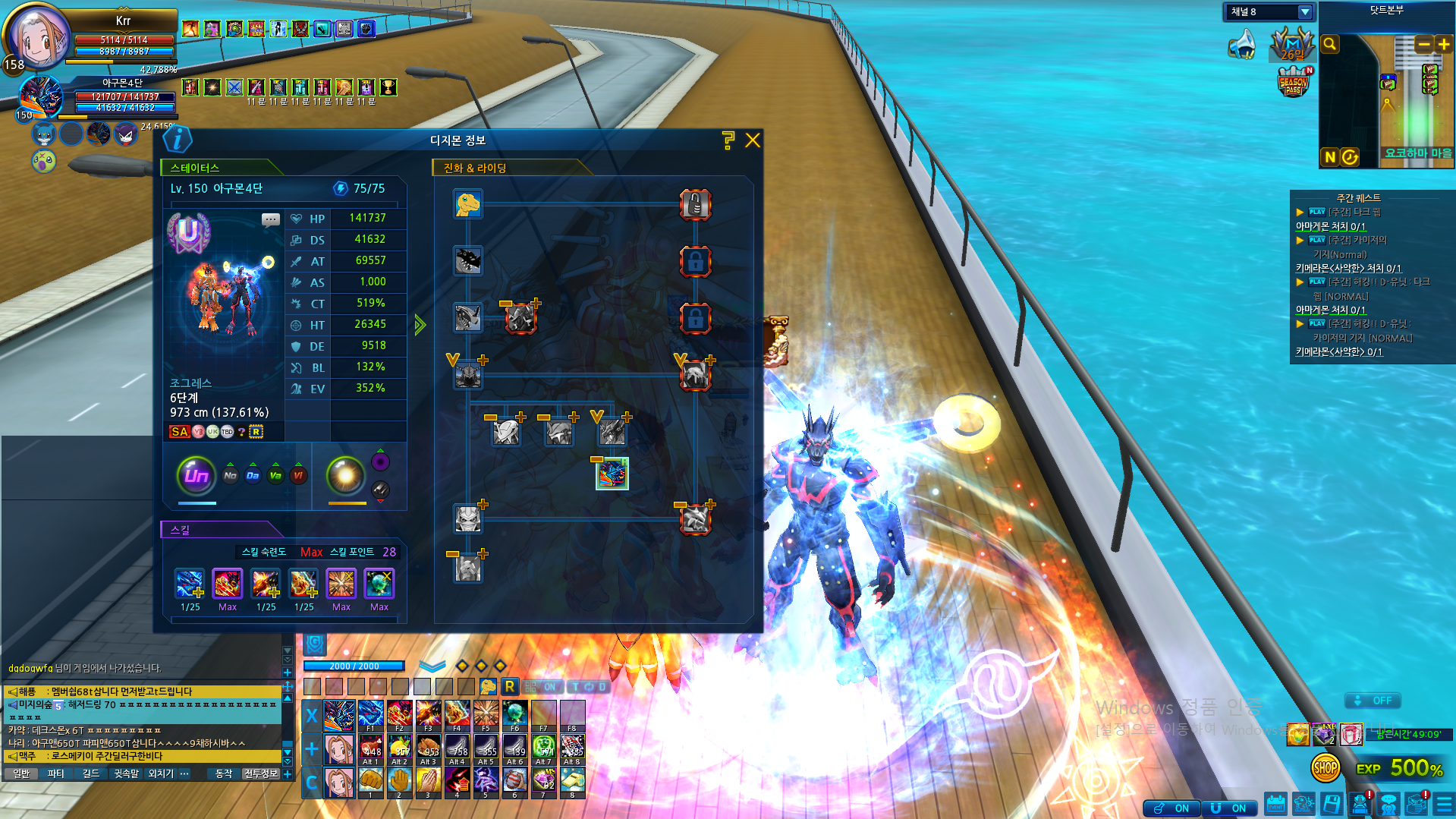Select the highlighted evolution form in the tree

(612, 474)
